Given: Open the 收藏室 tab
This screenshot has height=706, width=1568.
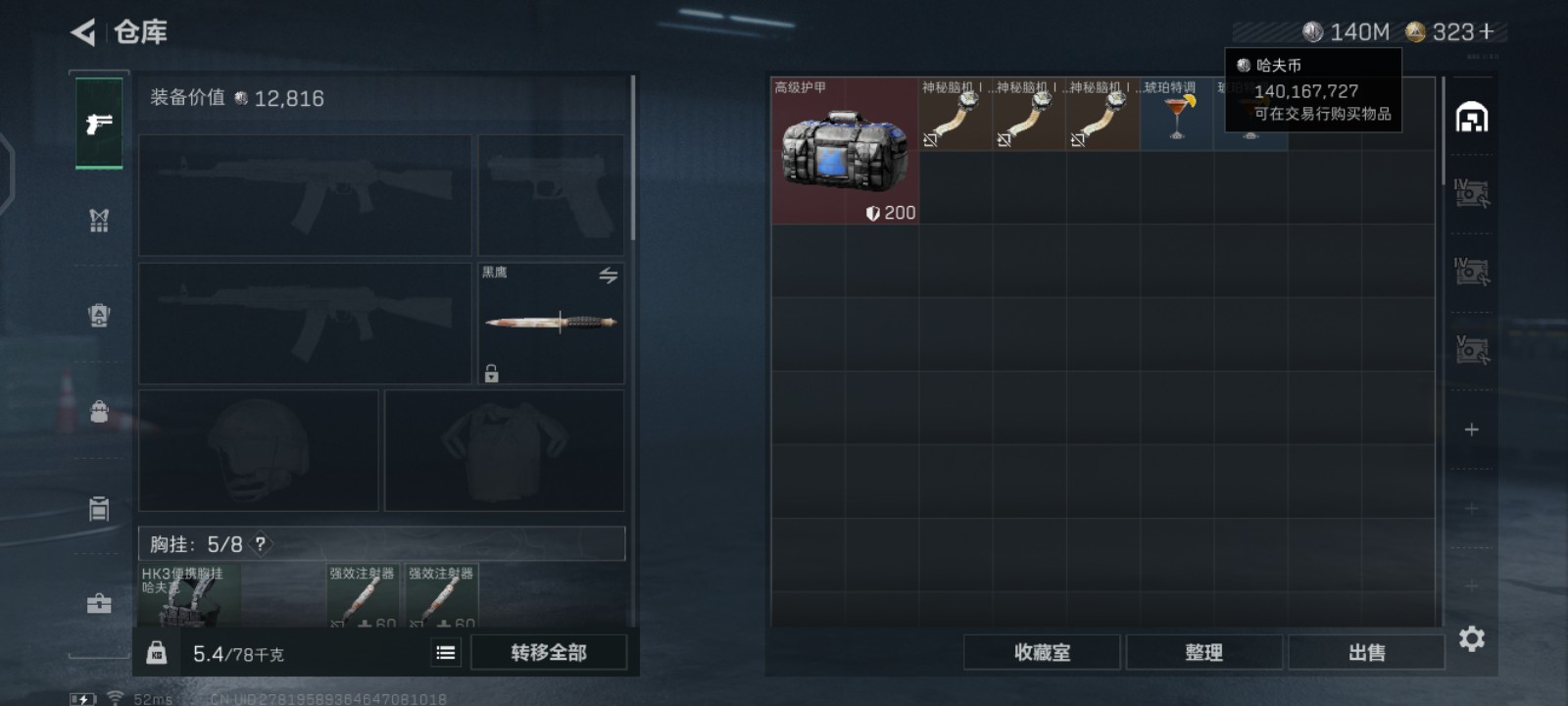Looking at the screenshot, I should tap(1042, 652).
